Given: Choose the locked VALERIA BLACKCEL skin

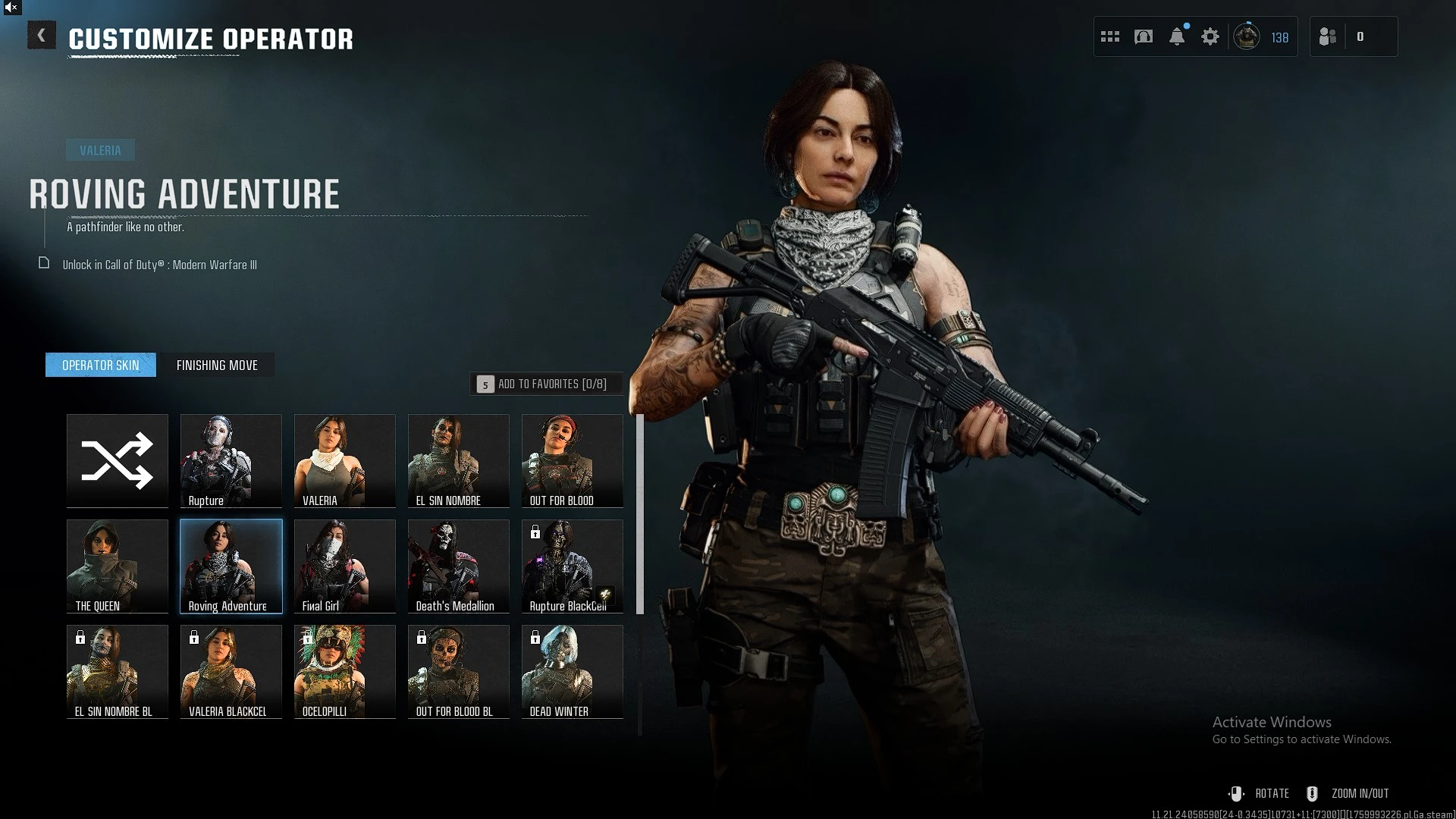Looking at the screenshot, I should coord(231,671).
